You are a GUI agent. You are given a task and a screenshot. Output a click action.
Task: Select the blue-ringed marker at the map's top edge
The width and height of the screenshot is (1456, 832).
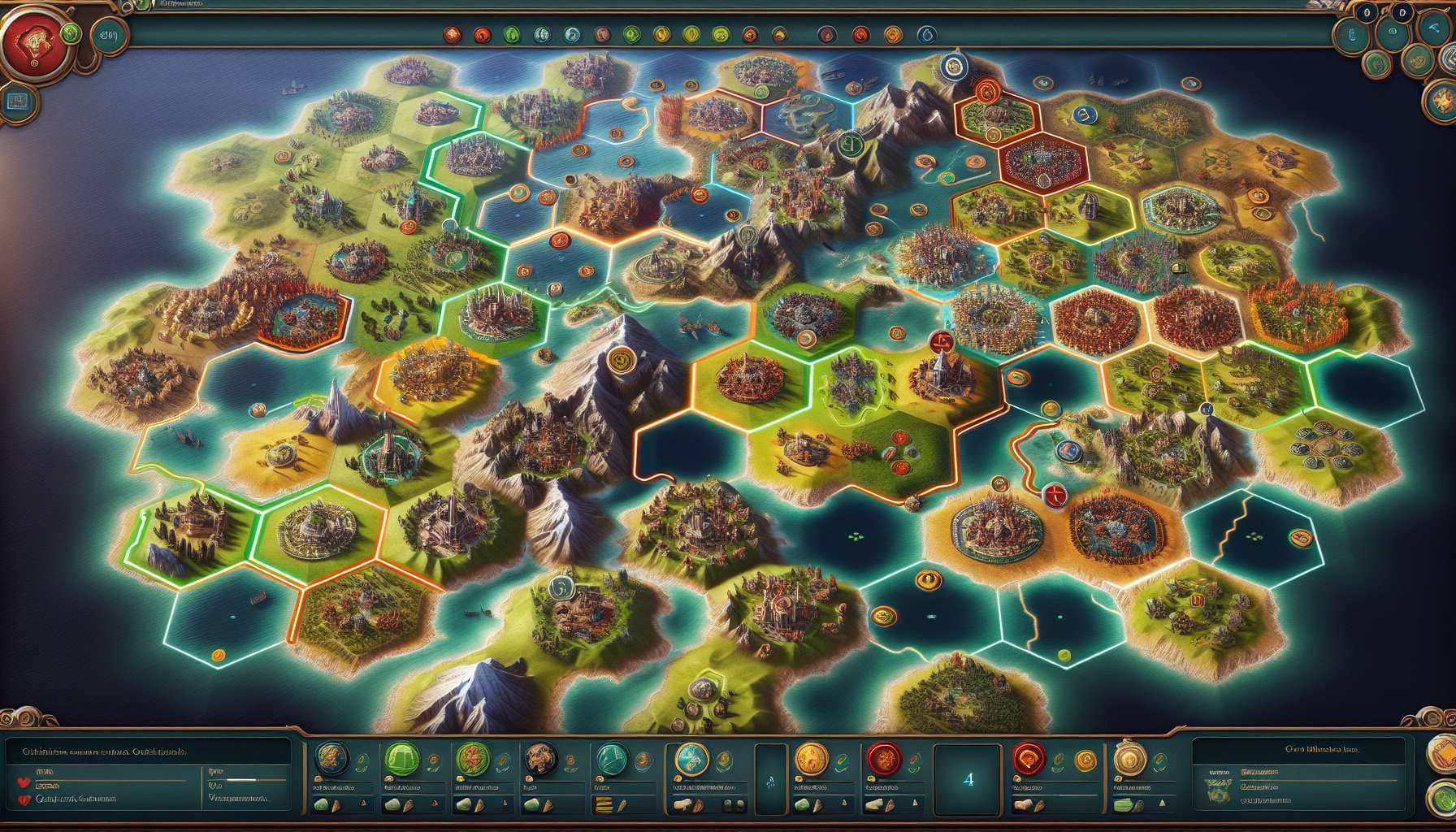tap(952, 65)
